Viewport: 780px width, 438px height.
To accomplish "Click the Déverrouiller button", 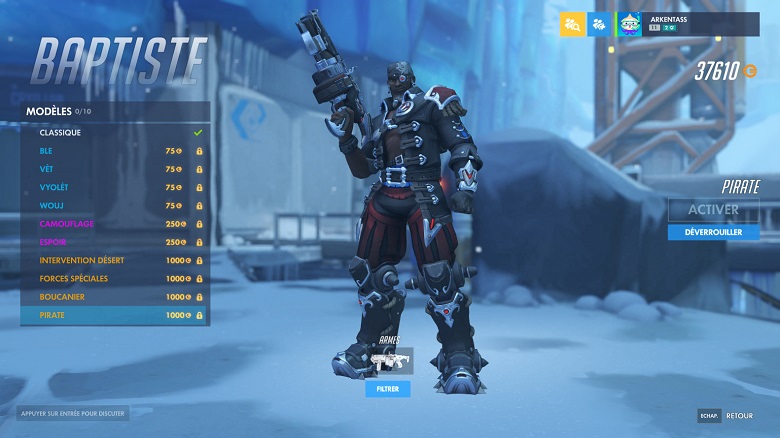I will pos(713,232).
